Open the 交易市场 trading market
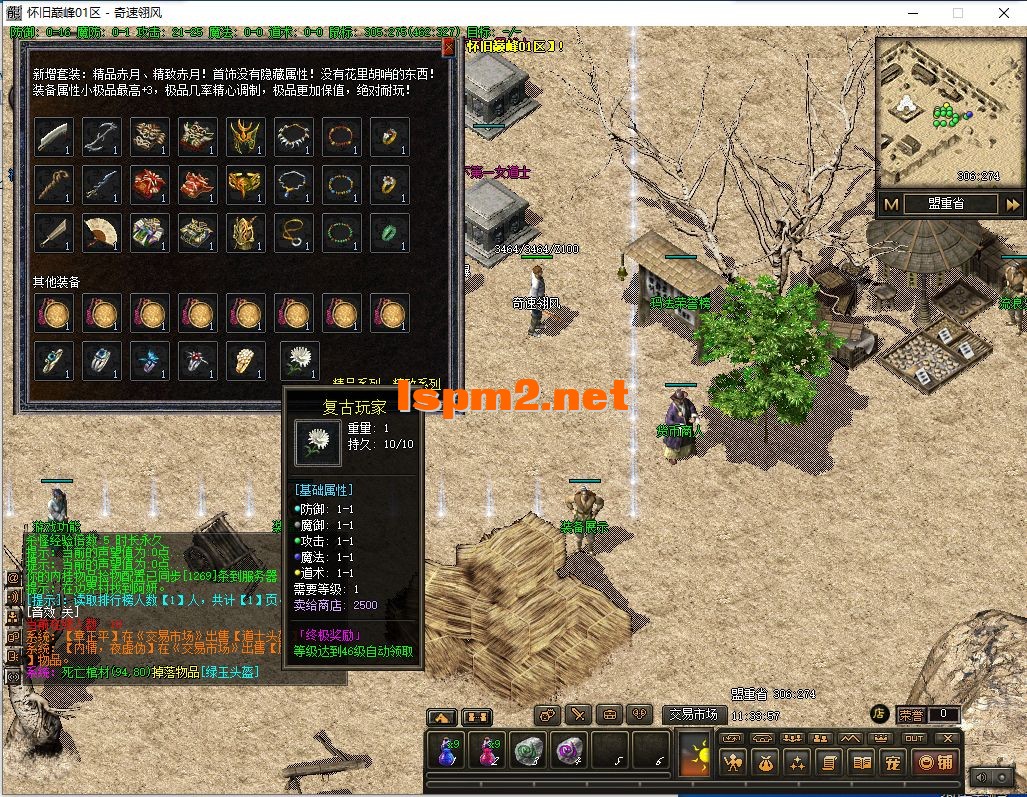Image resolution: width=1027 pixels, height=797 pixels. pyautogui.click(x=695, y=714)
